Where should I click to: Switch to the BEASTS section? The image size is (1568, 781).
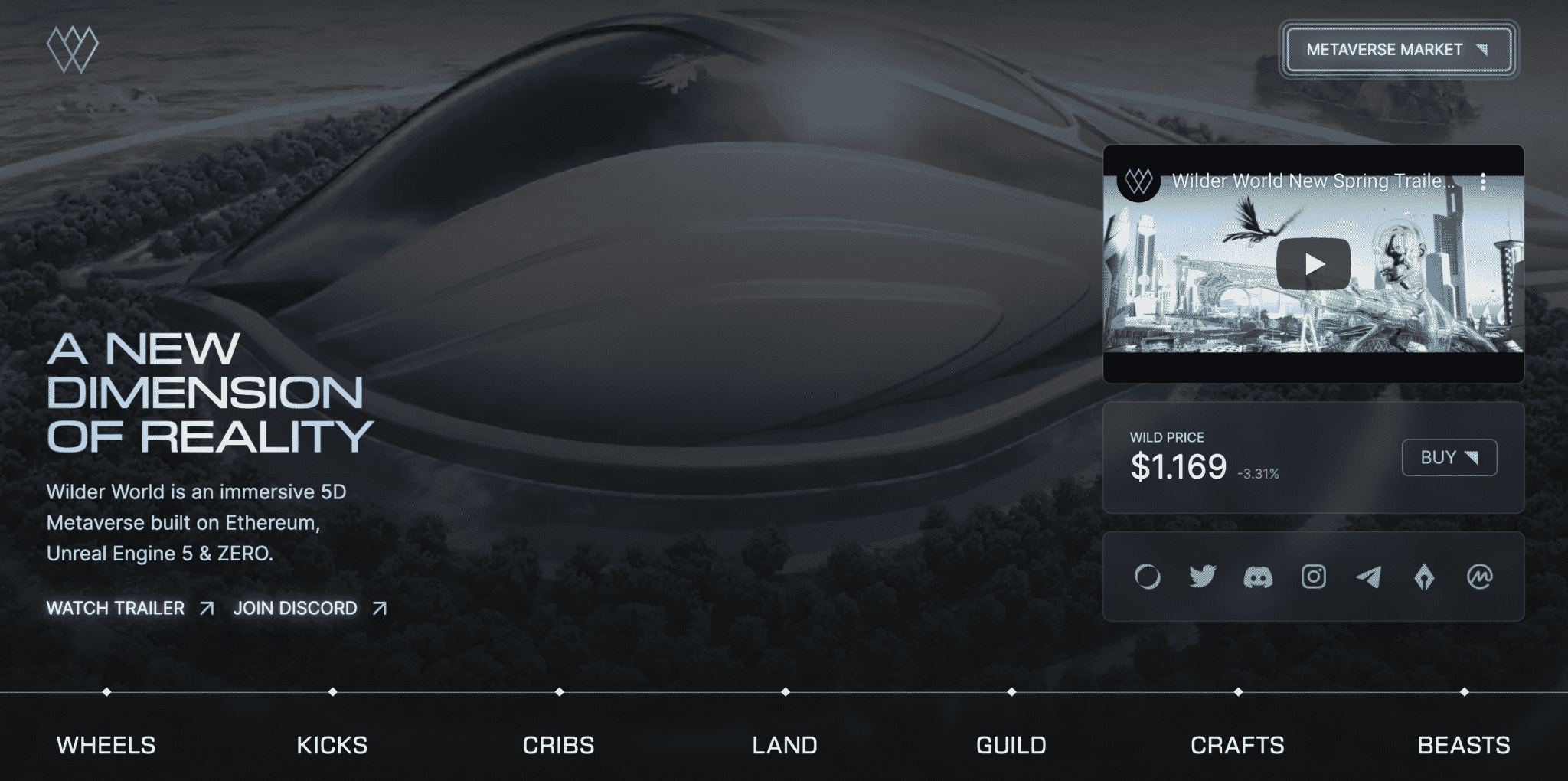tap(1465, 743)
